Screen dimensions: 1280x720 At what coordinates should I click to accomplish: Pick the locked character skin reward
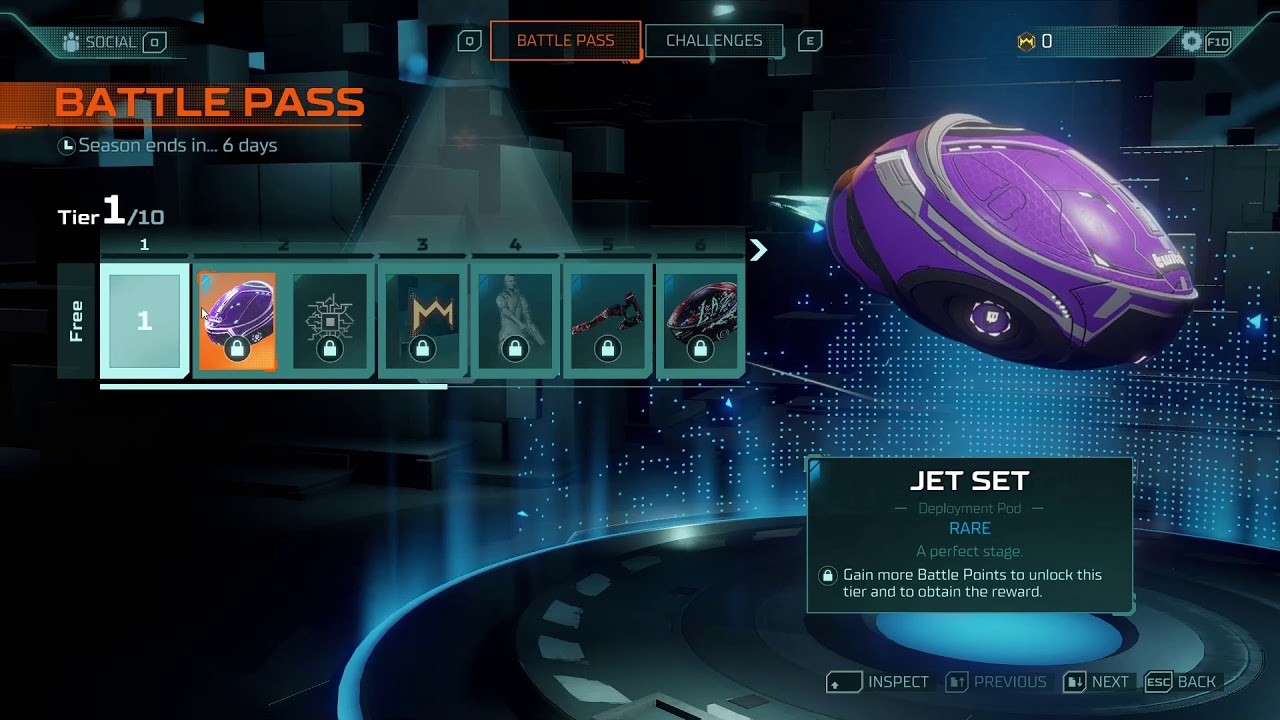515,320
